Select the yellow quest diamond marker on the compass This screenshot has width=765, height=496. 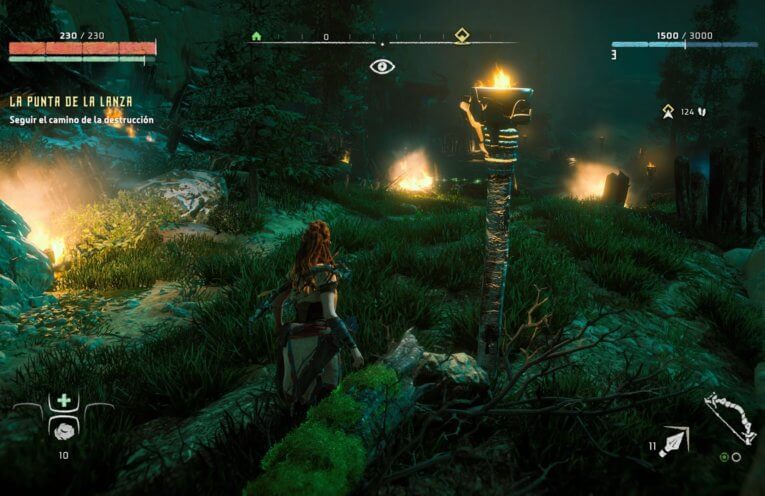pyautogui.click(x=462, y=36)
